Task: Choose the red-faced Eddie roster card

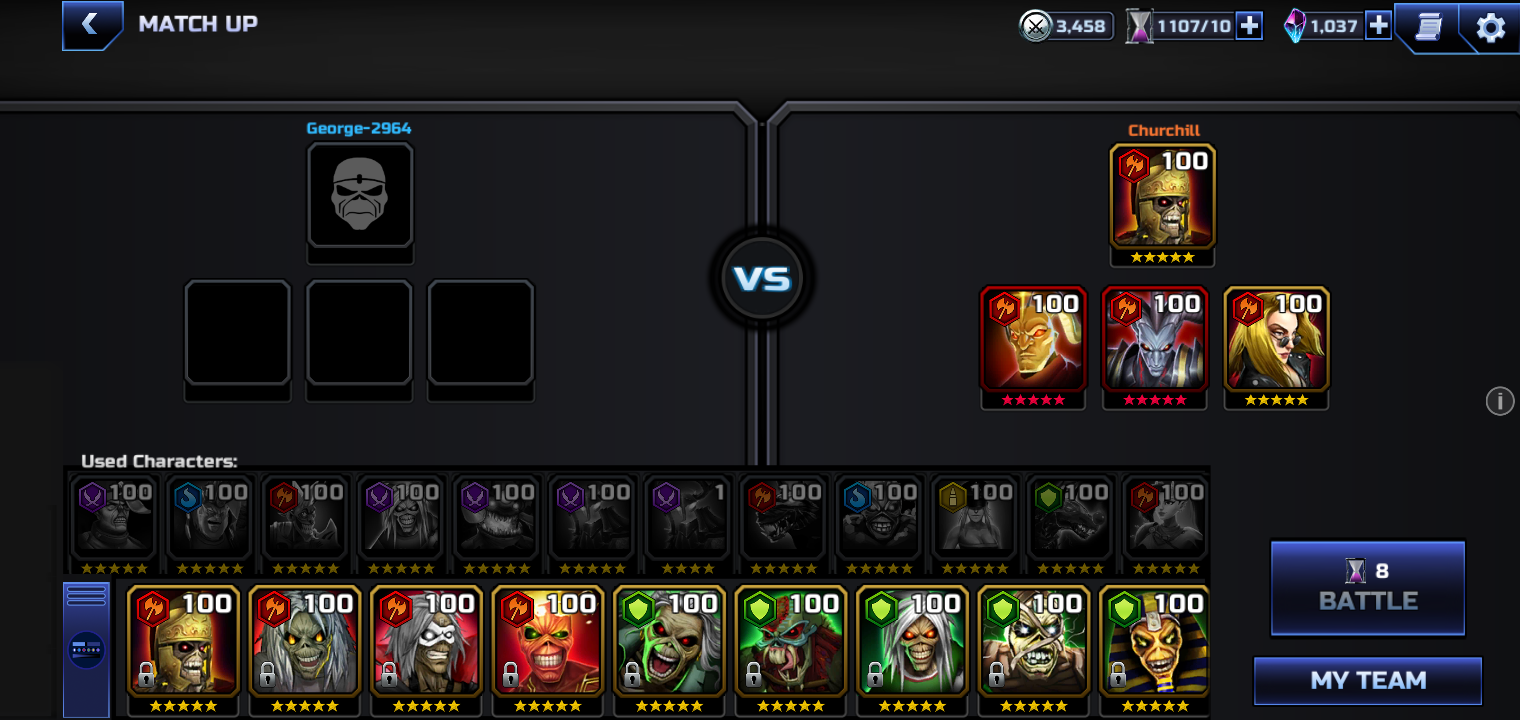Action: pyautogui.click(x=547, y=640)
